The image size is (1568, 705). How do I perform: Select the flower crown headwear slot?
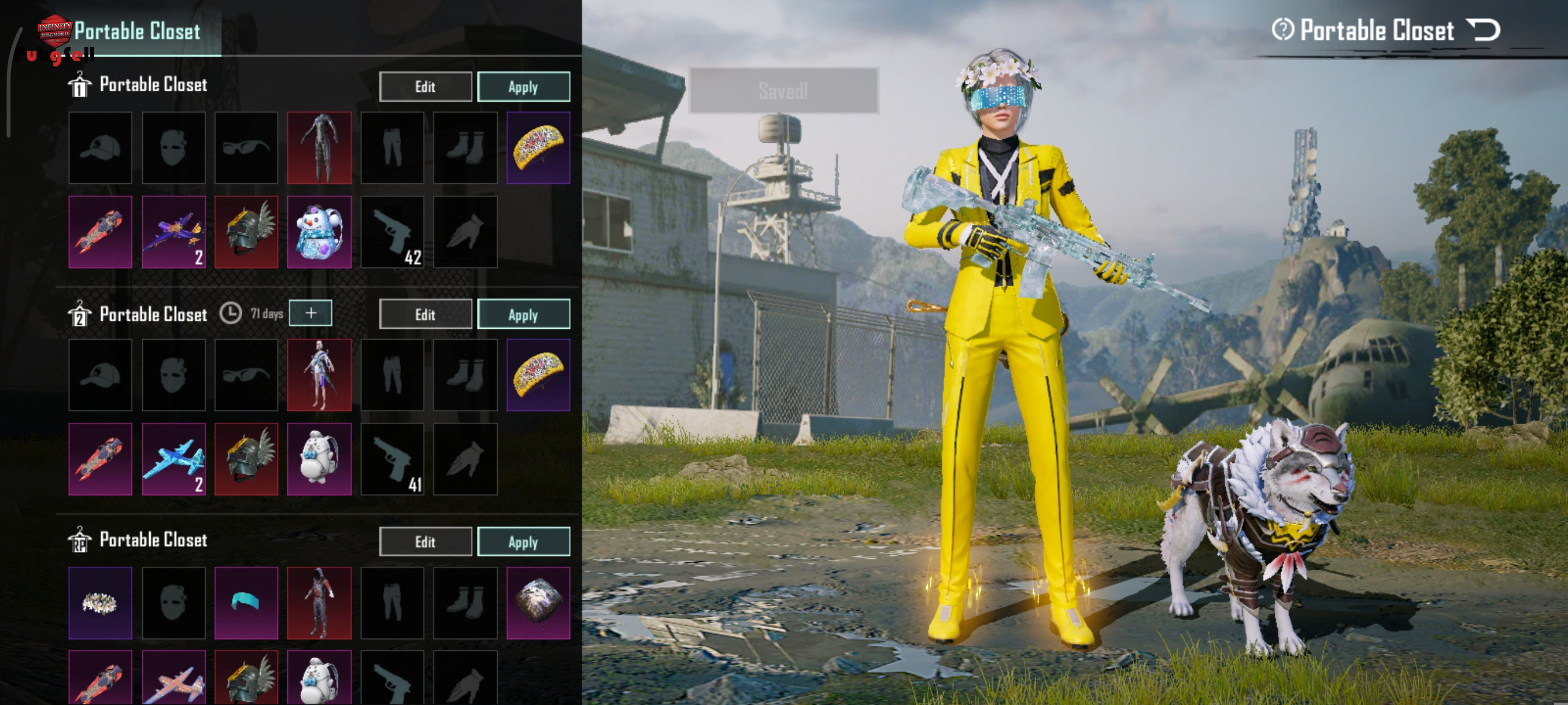pos(101,603)
